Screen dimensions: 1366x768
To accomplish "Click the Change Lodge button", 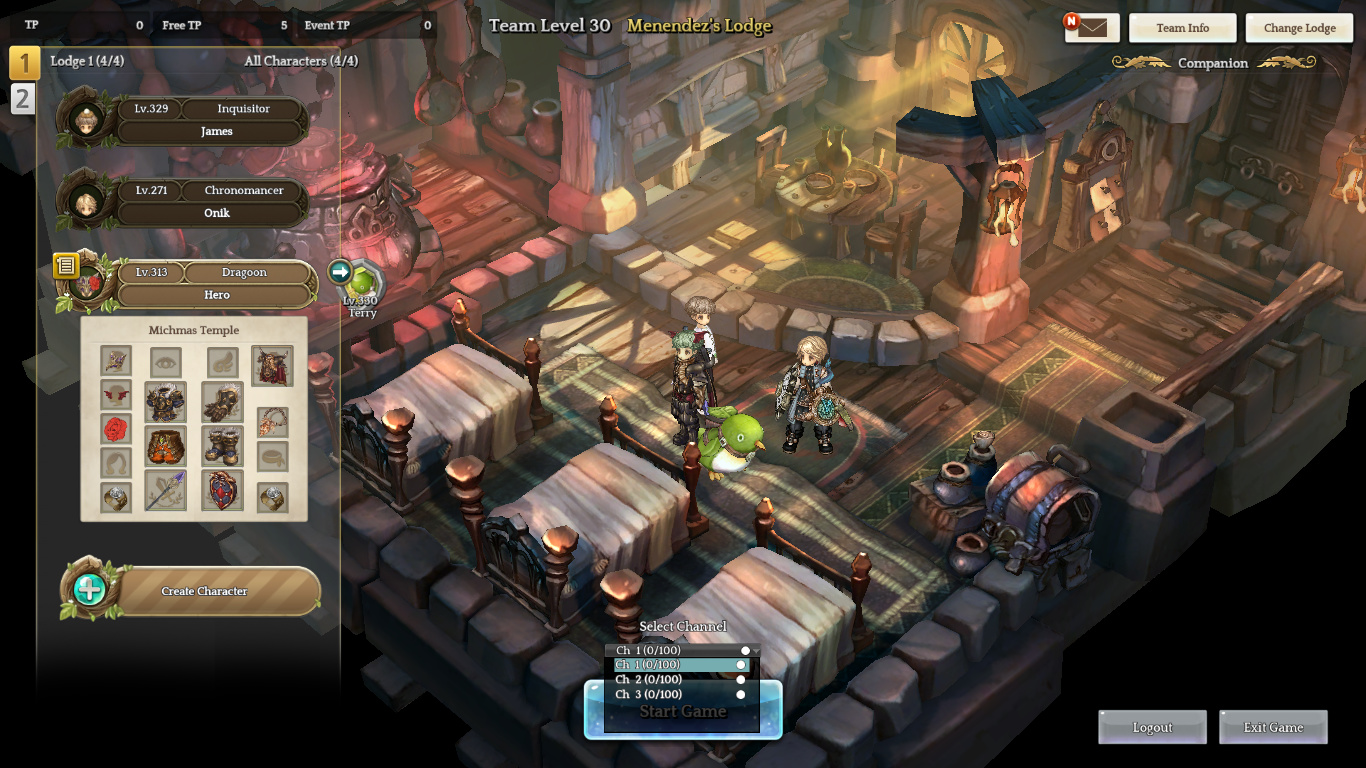I will (1299, 28).
